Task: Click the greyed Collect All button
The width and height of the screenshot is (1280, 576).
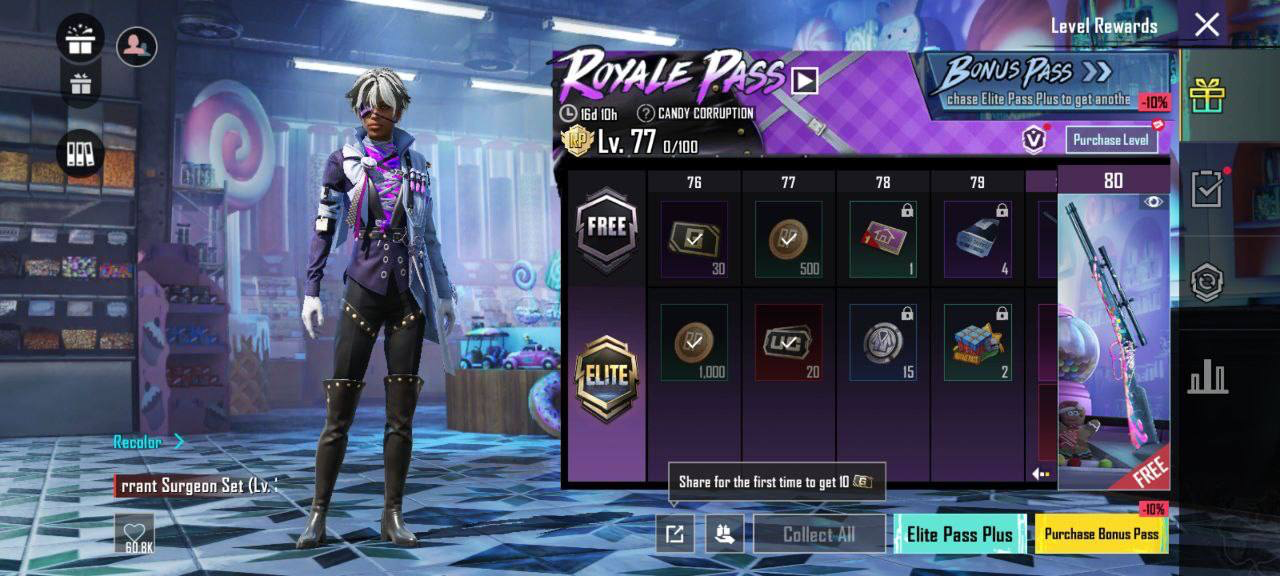Action: point(819,534)
